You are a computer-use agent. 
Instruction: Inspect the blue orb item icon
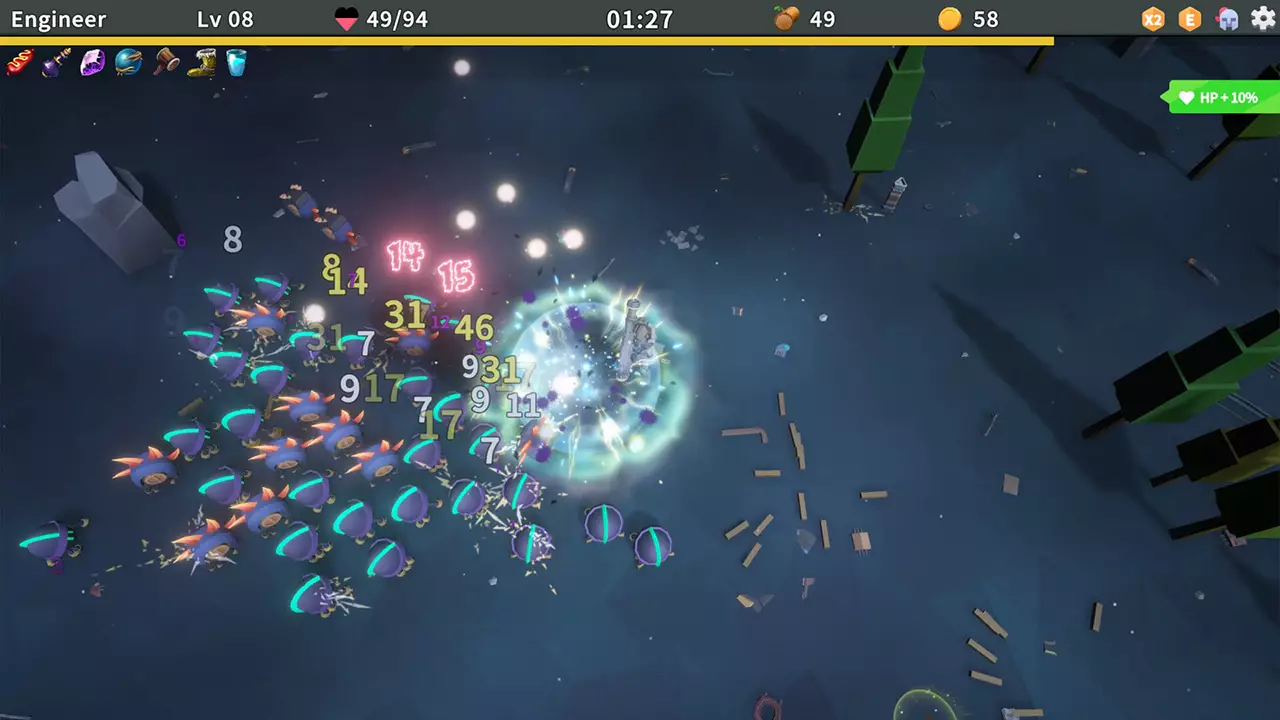(128, 63)
